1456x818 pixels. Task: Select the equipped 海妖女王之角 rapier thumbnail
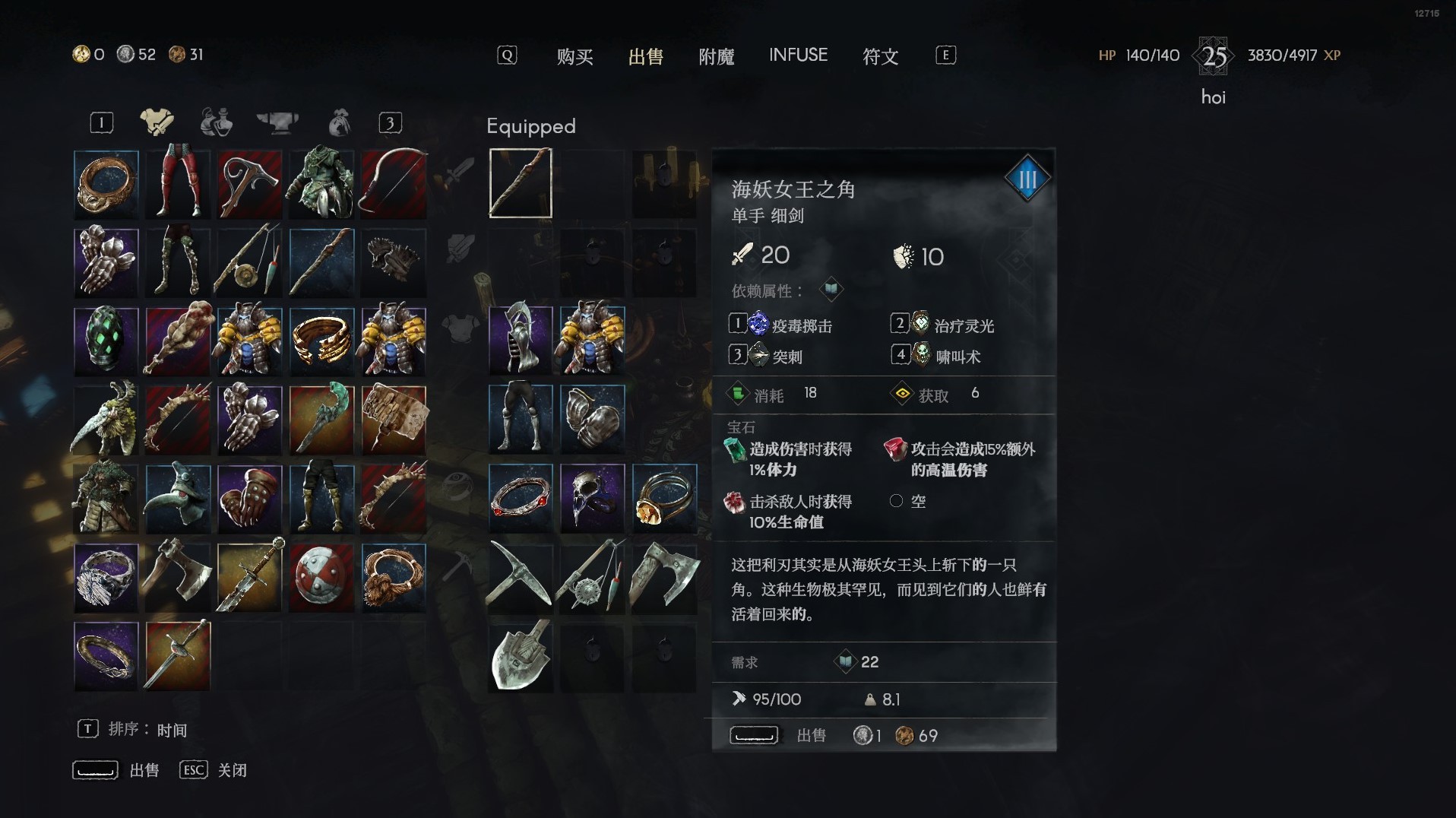(x=520, y=182)
